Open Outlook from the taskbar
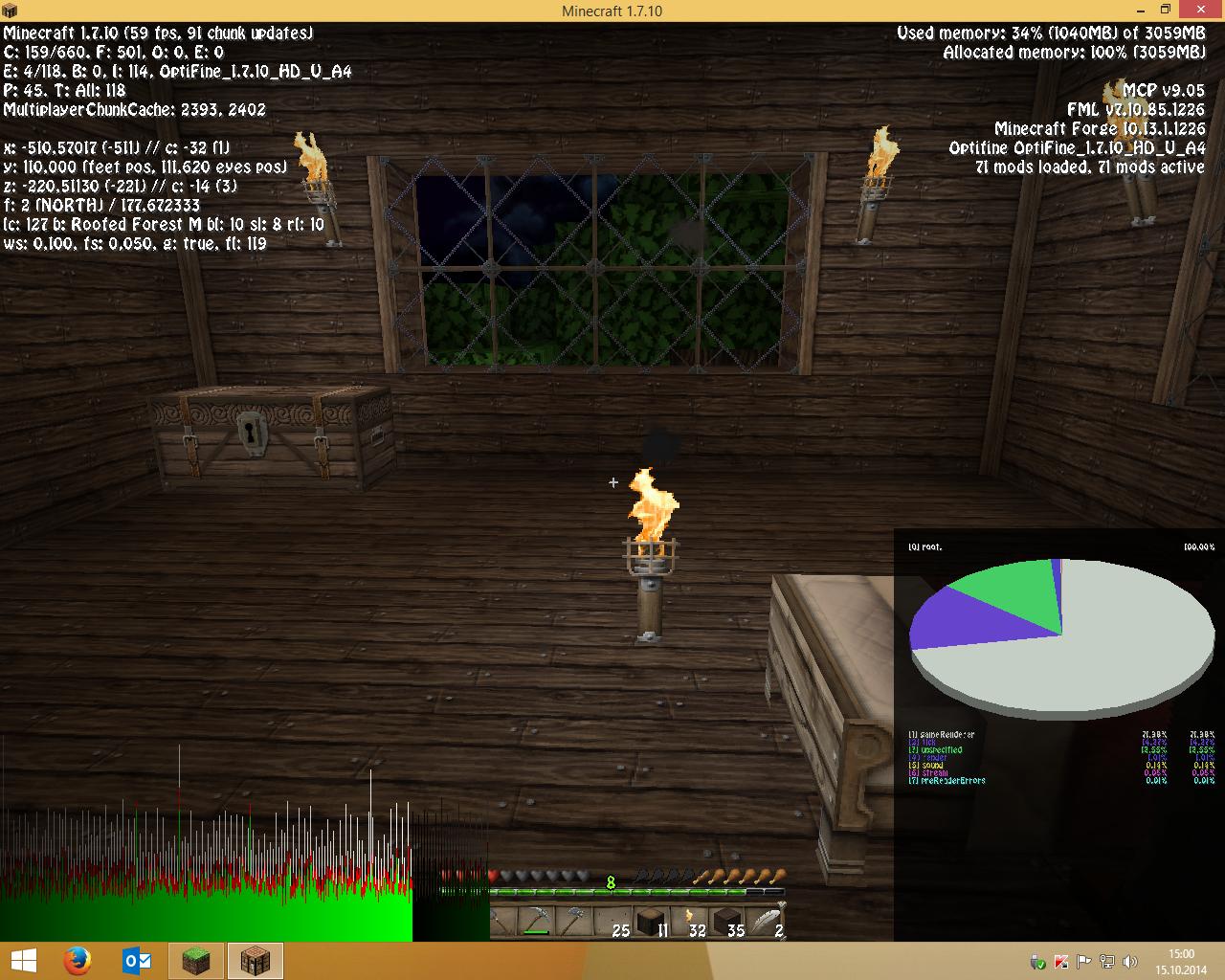Viewport: 1225px width, 980px height. click(x=137, y=961)
